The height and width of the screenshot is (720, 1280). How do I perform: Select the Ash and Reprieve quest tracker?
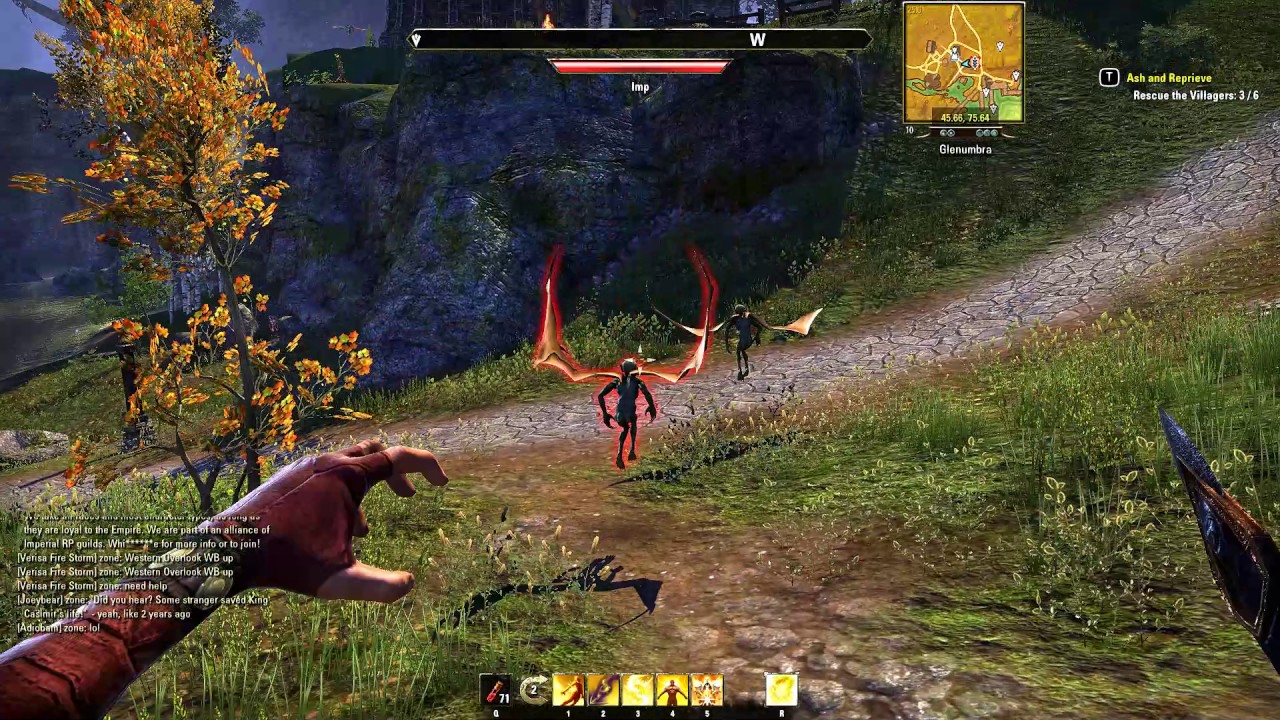coord(1168,78)
